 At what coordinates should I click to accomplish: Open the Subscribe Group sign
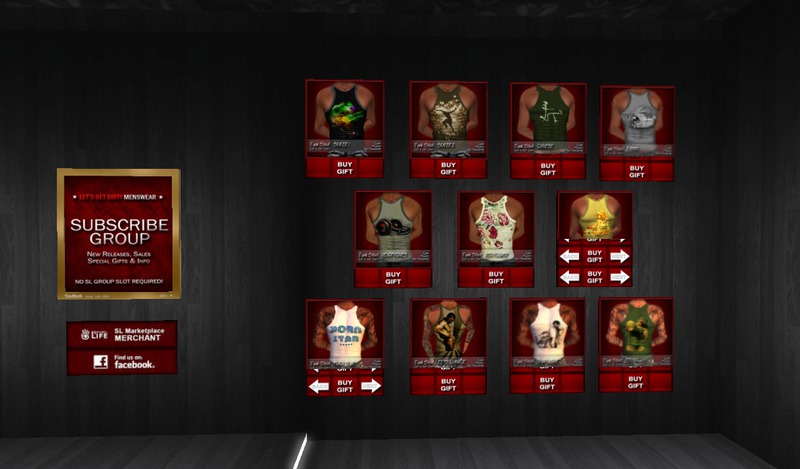tap(118, 233)
